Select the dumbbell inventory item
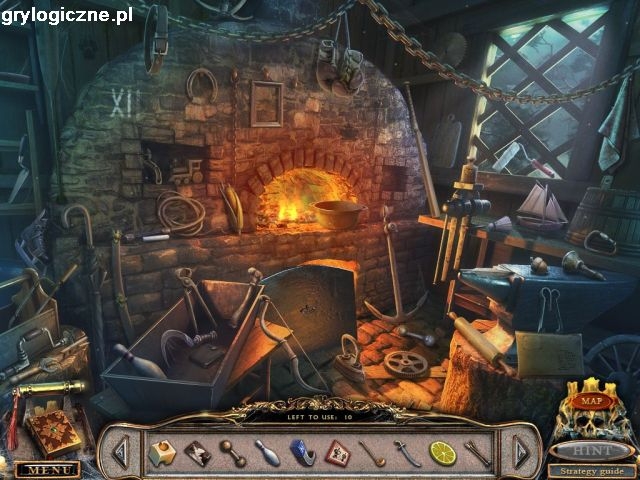Image resolution: width=640 pixels, height=480 pixels. (x=233, y=452)
